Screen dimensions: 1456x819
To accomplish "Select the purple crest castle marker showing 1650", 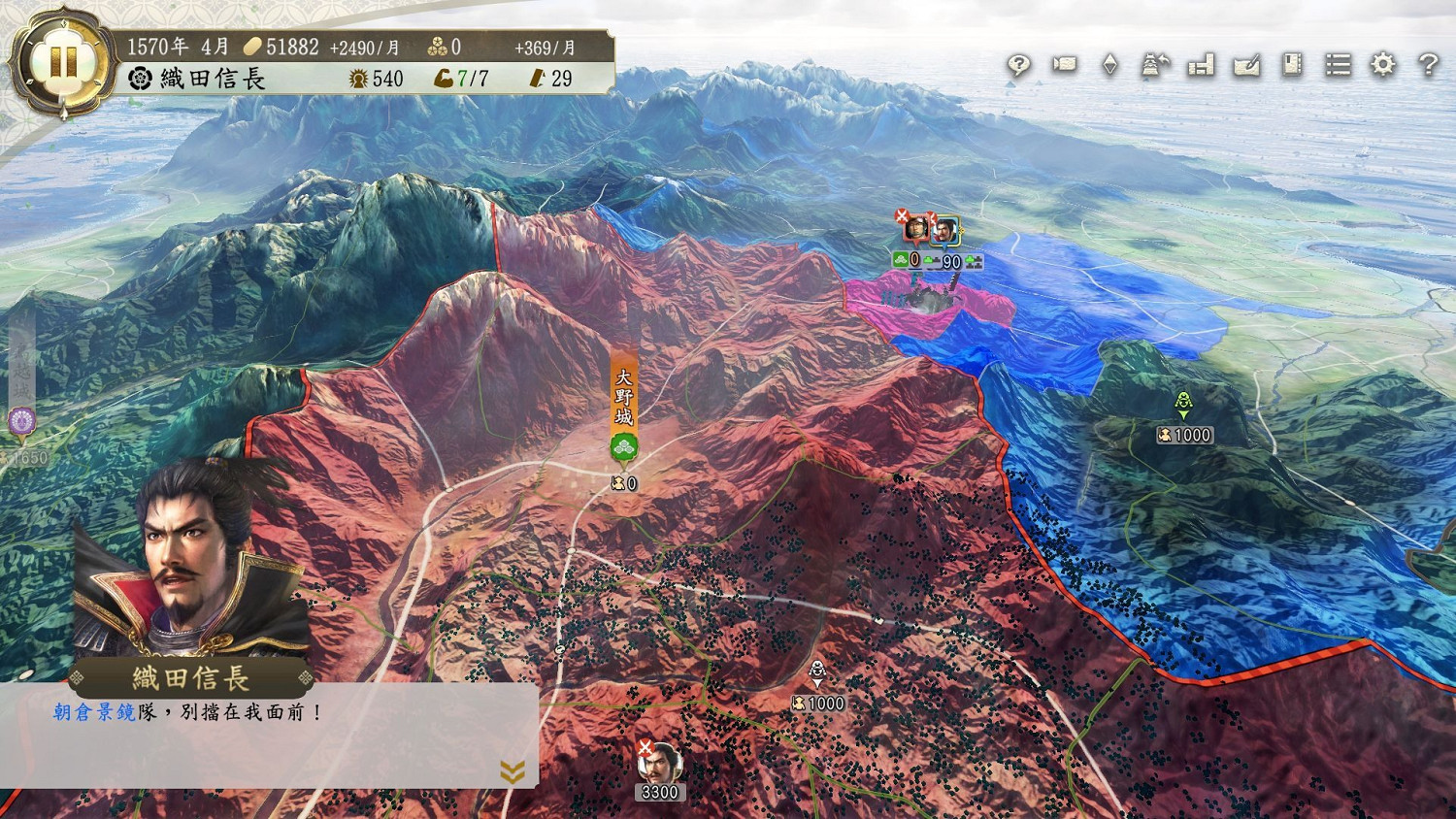I will coord(21,422).
